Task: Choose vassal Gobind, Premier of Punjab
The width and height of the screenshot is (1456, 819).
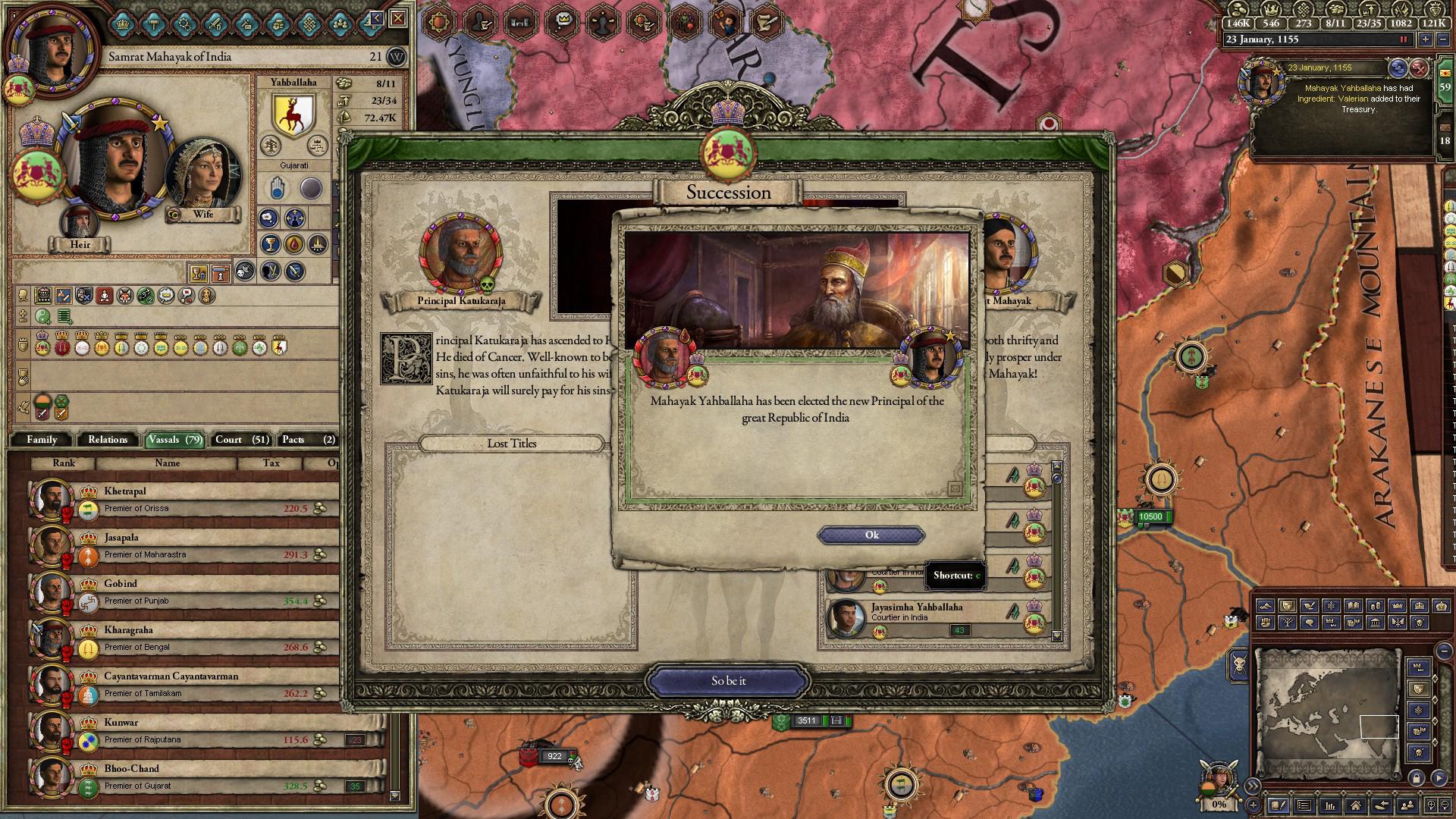Action: coord(182,592)
